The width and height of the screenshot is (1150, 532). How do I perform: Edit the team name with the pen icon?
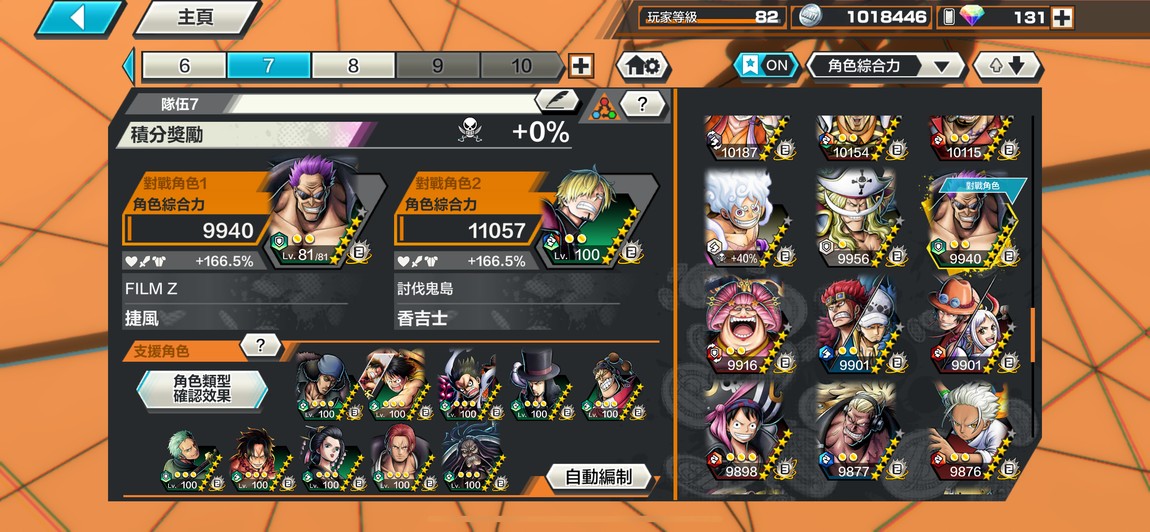click(x=556, y=101)
